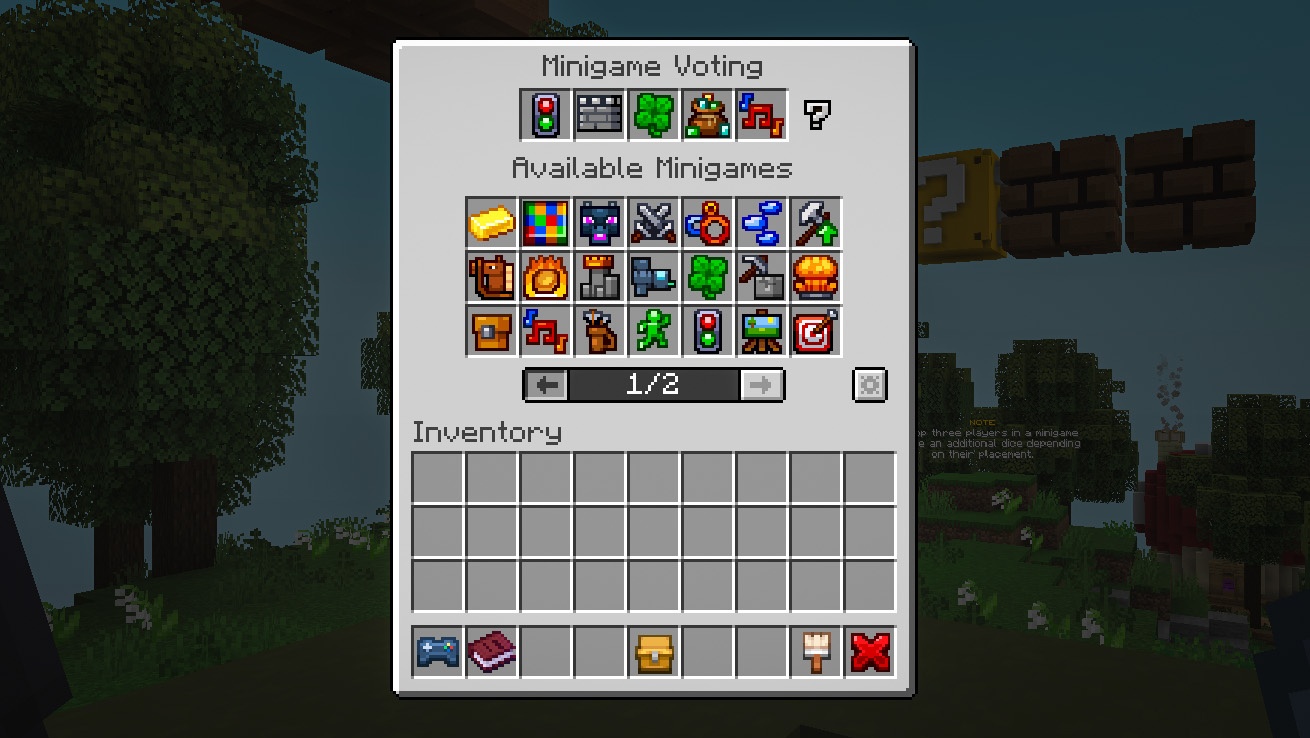Click the music note minigame icon
1310x738 pixels.
[x=545, y=331]
